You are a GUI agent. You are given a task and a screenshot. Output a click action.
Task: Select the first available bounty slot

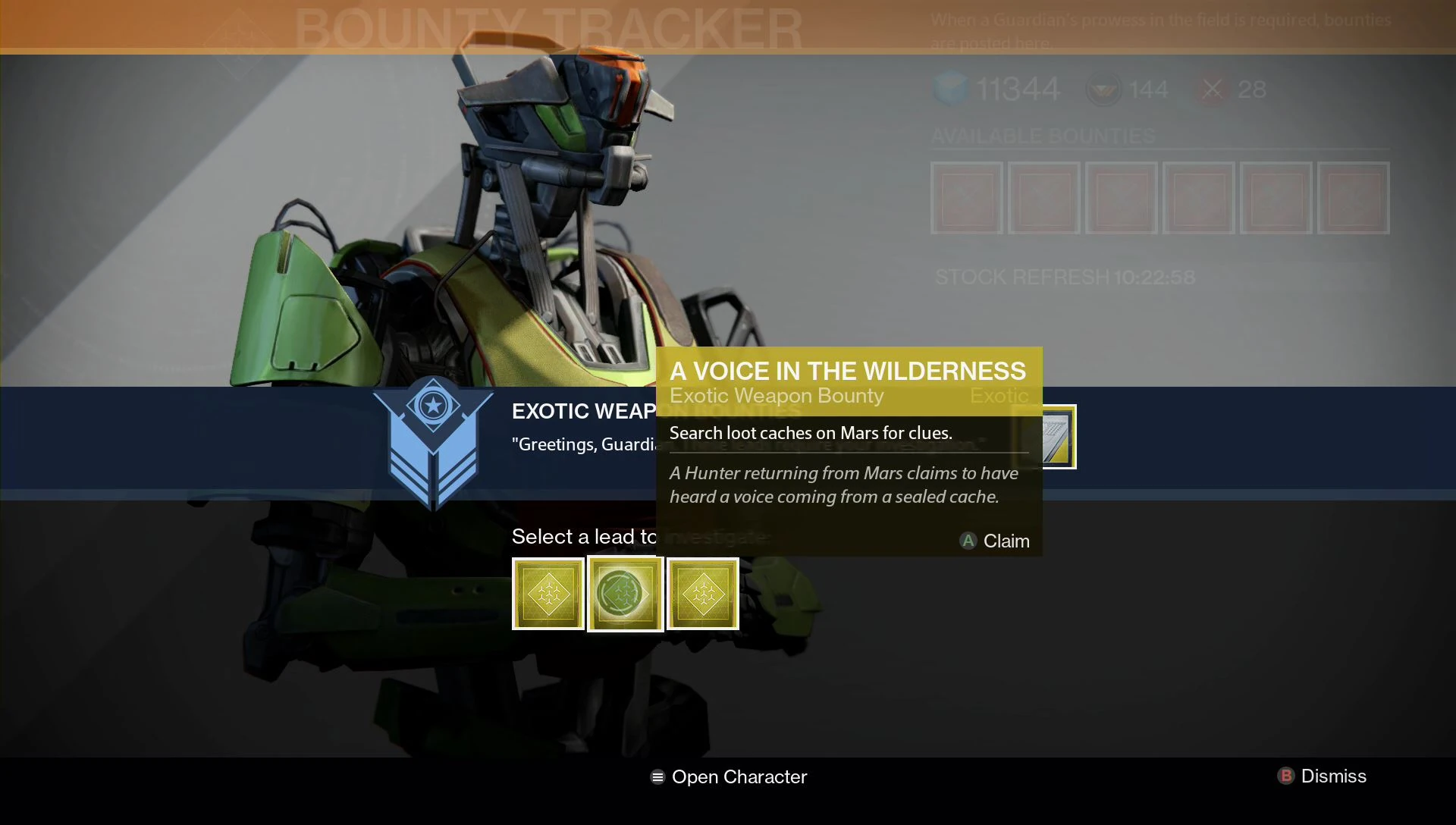966,199
